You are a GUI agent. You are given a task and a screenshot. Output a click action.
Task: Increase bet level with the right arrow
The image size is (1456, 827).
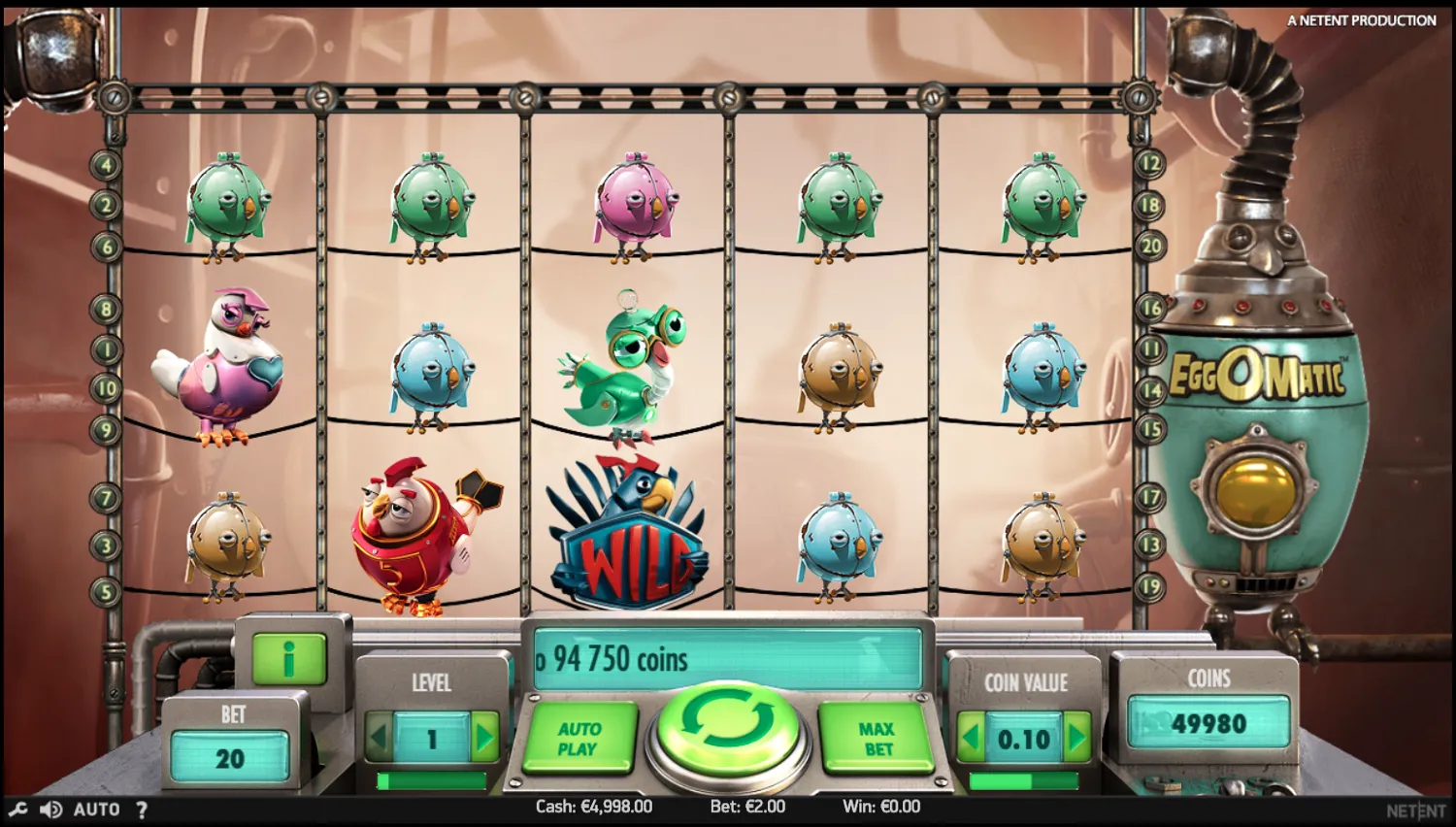(x=485, y=736)
